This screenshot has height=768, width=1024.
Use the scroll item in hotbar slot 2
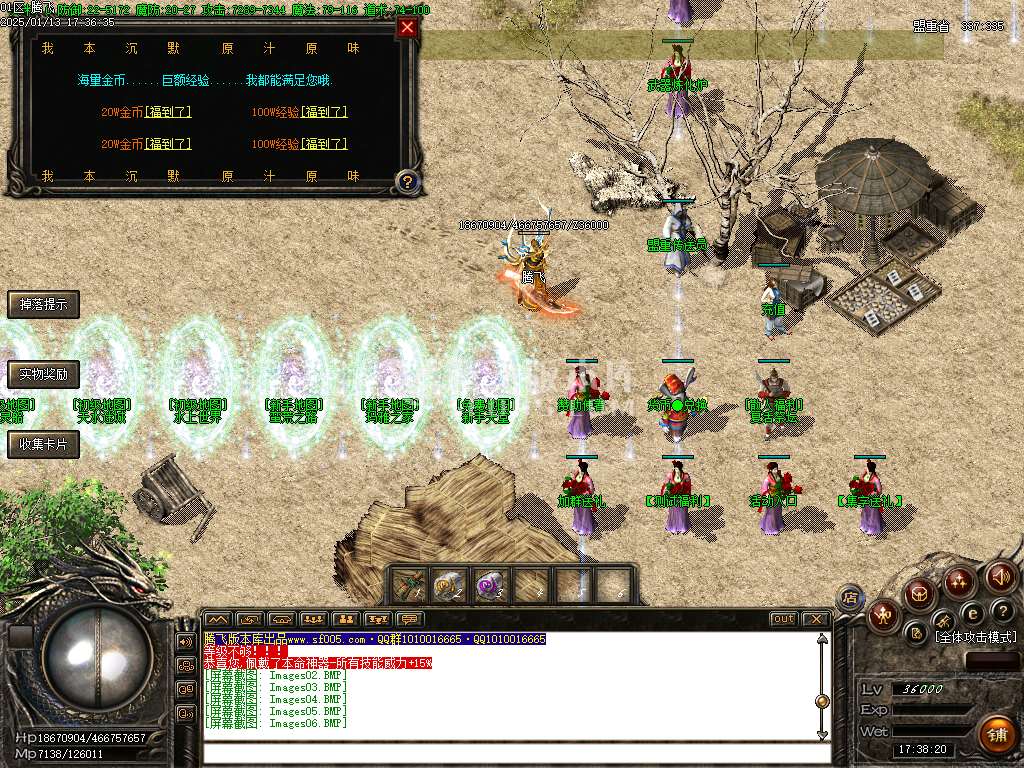click(450, 585)
